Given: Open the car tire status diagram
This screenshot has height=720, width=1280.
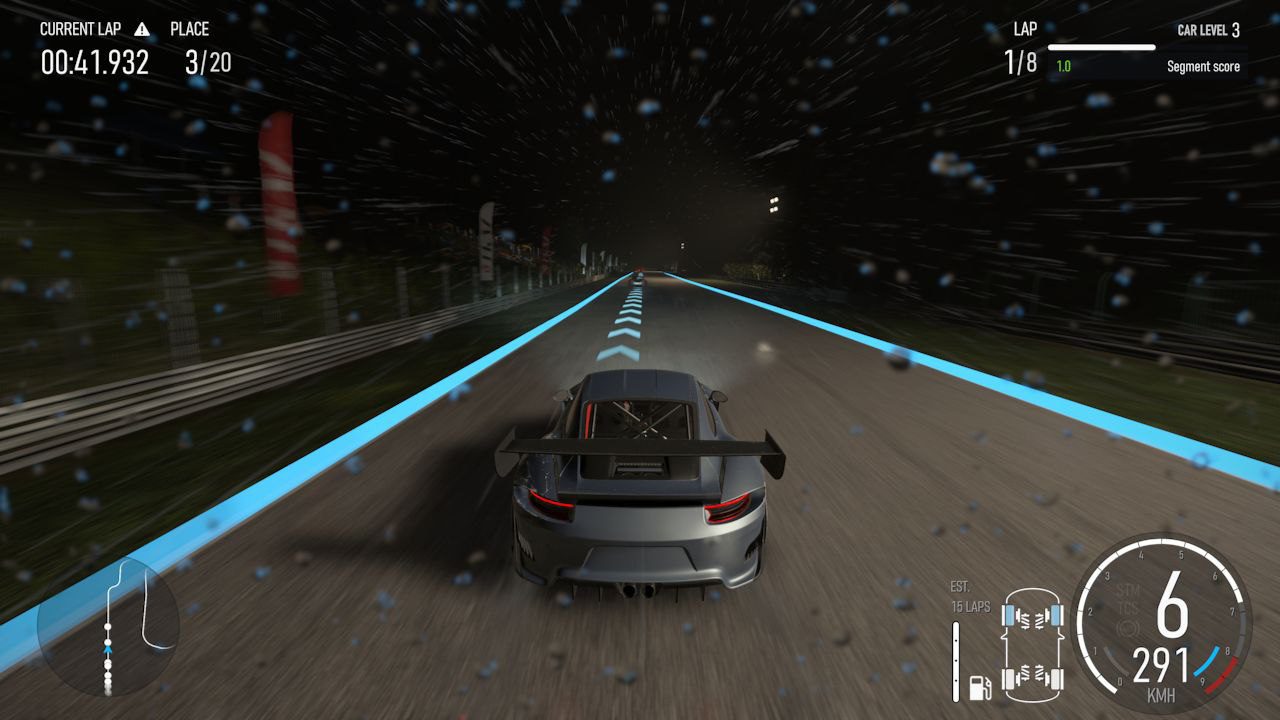Looking at the screenshot, I should click(x=1033, y=641).
